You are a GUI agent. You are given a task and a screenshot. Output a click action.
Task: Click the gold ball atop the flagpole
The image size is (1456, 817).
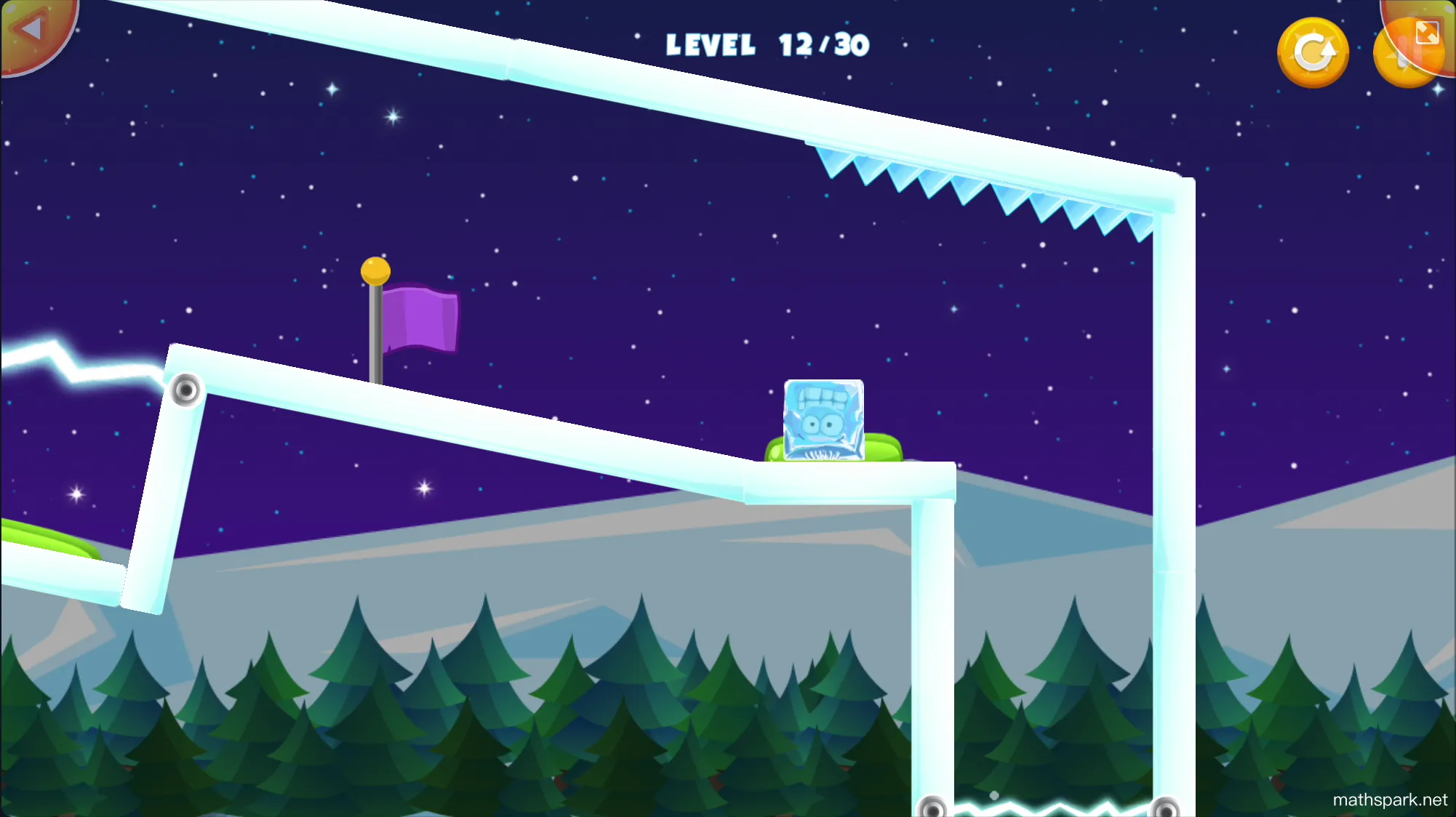click(376, 270)
